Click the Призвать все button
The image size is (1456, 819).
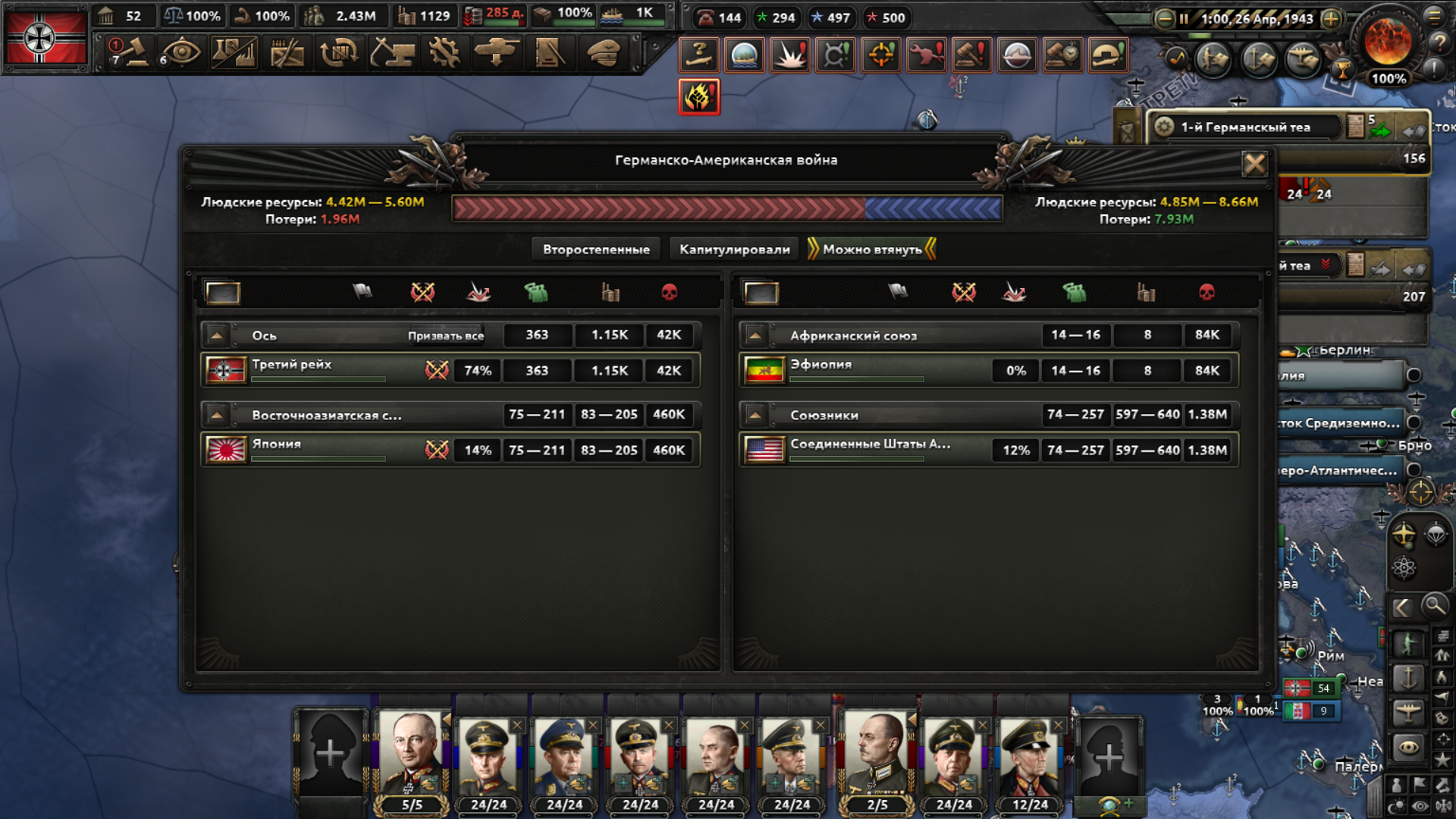pyautogui.click(x=446, y=336)
